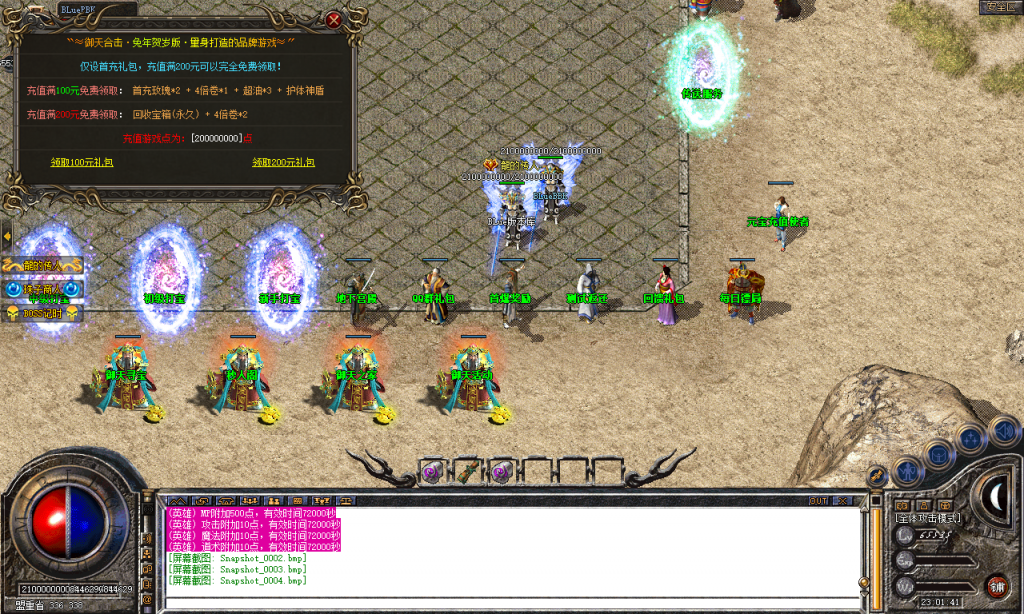Click the gold satellite round icon
The height and width of the screenshot is (614, 1024).
tap(876, 476)
